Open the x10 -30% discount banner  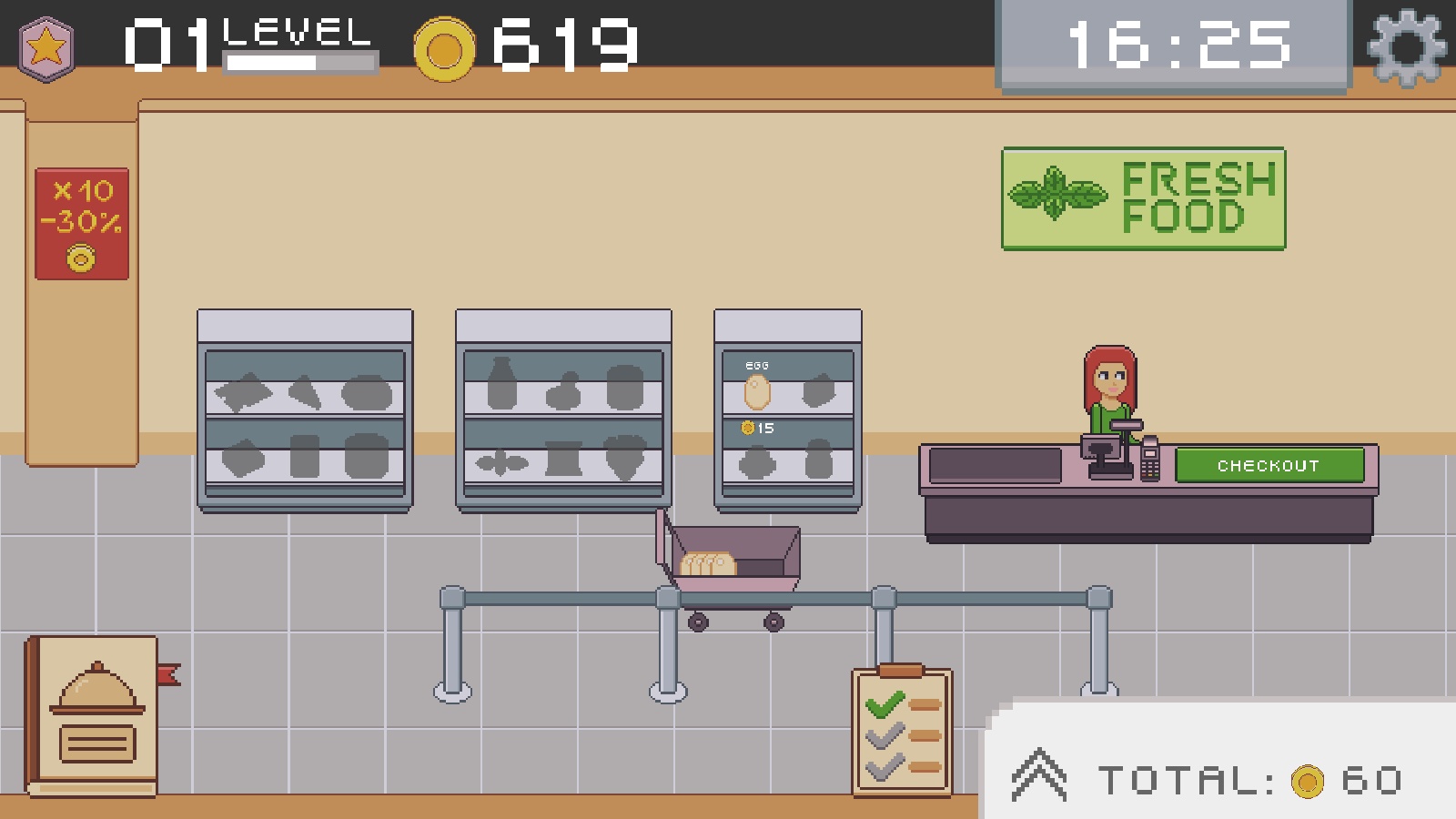pos(82,224)
